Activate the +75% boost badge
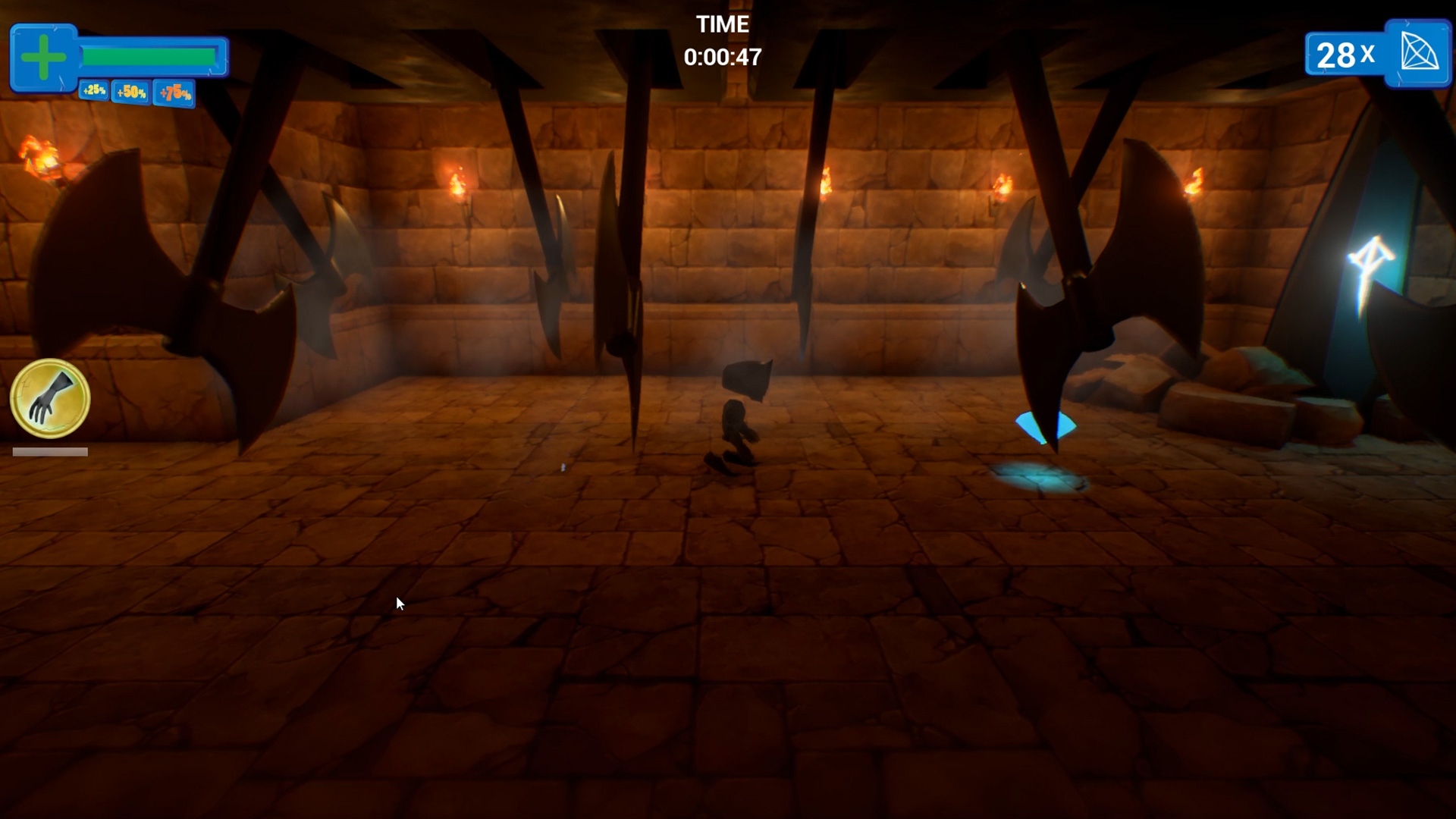Viewport: 1456px width, 819px height. tap(174, 95)
